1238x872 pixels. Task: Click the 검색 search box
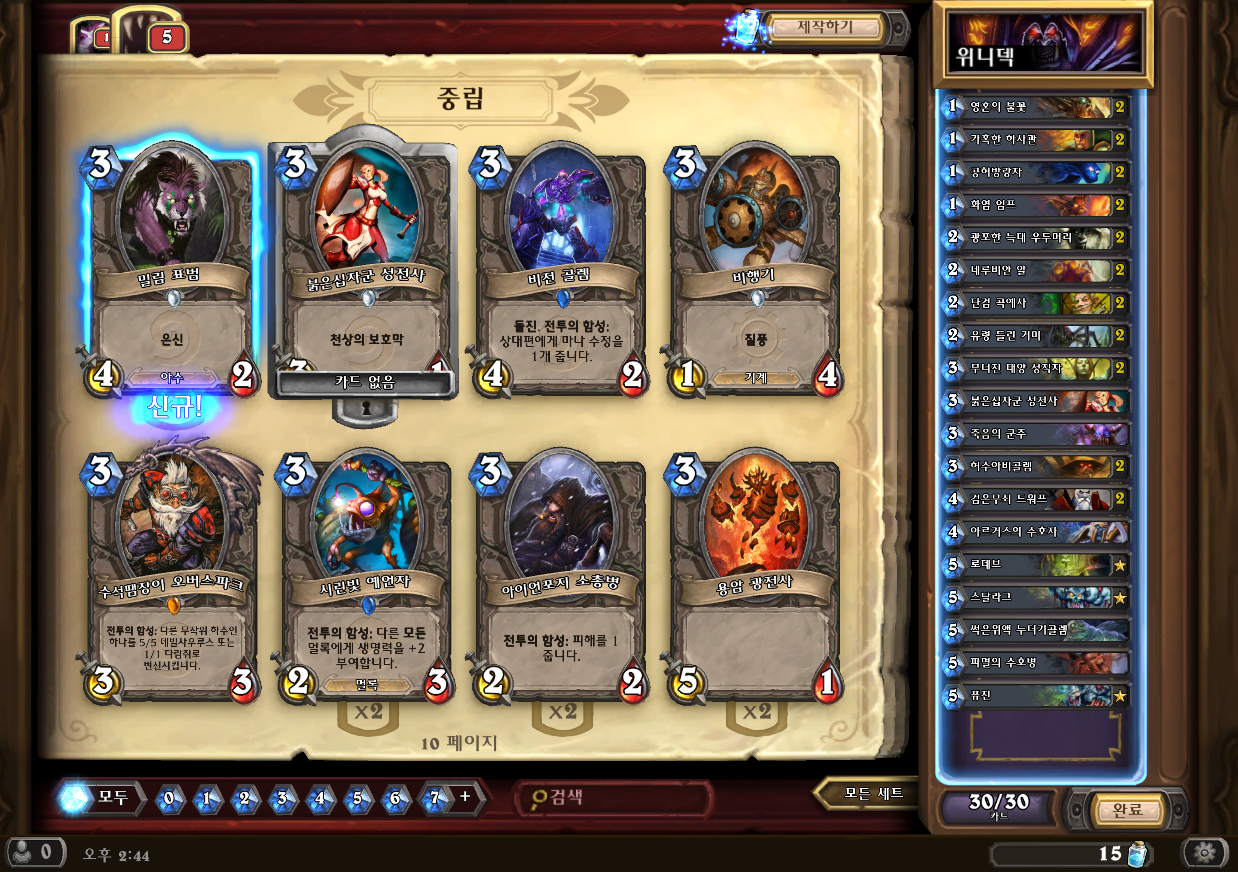click(615, 798)
